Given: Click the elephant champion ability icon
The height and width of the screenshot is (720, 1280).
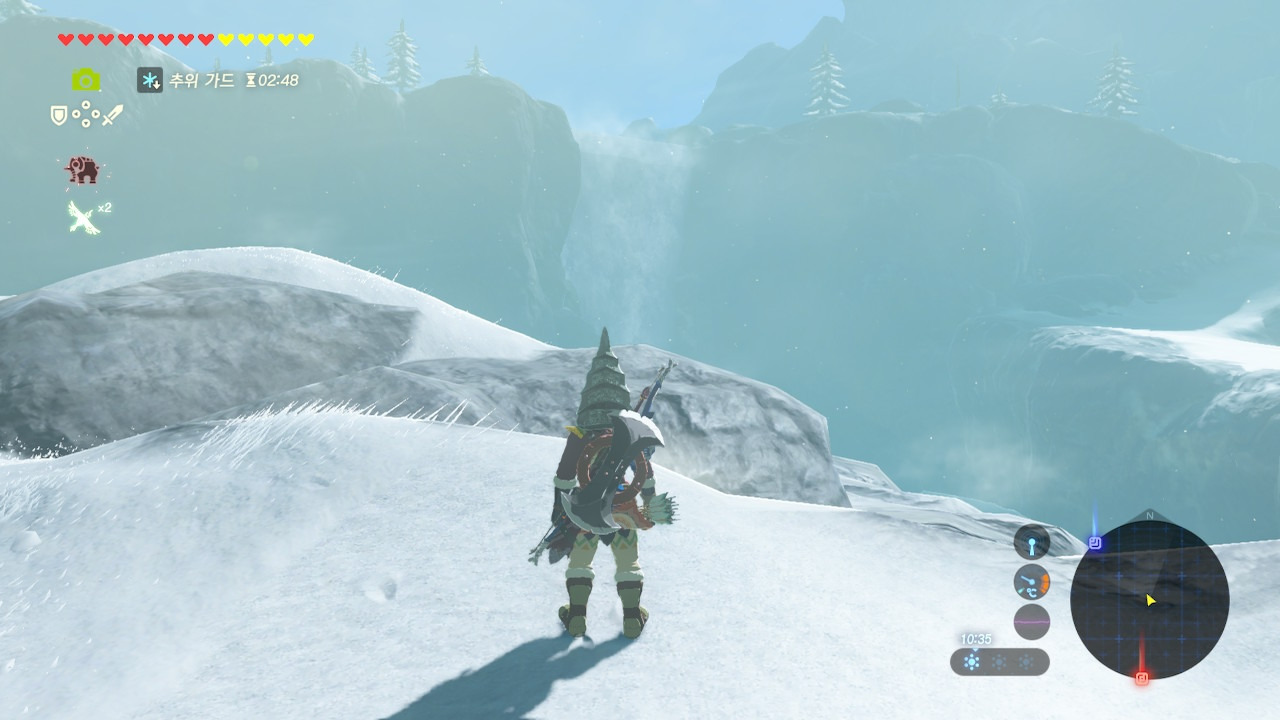Looking at the screenshot, I should coord(83,171).
